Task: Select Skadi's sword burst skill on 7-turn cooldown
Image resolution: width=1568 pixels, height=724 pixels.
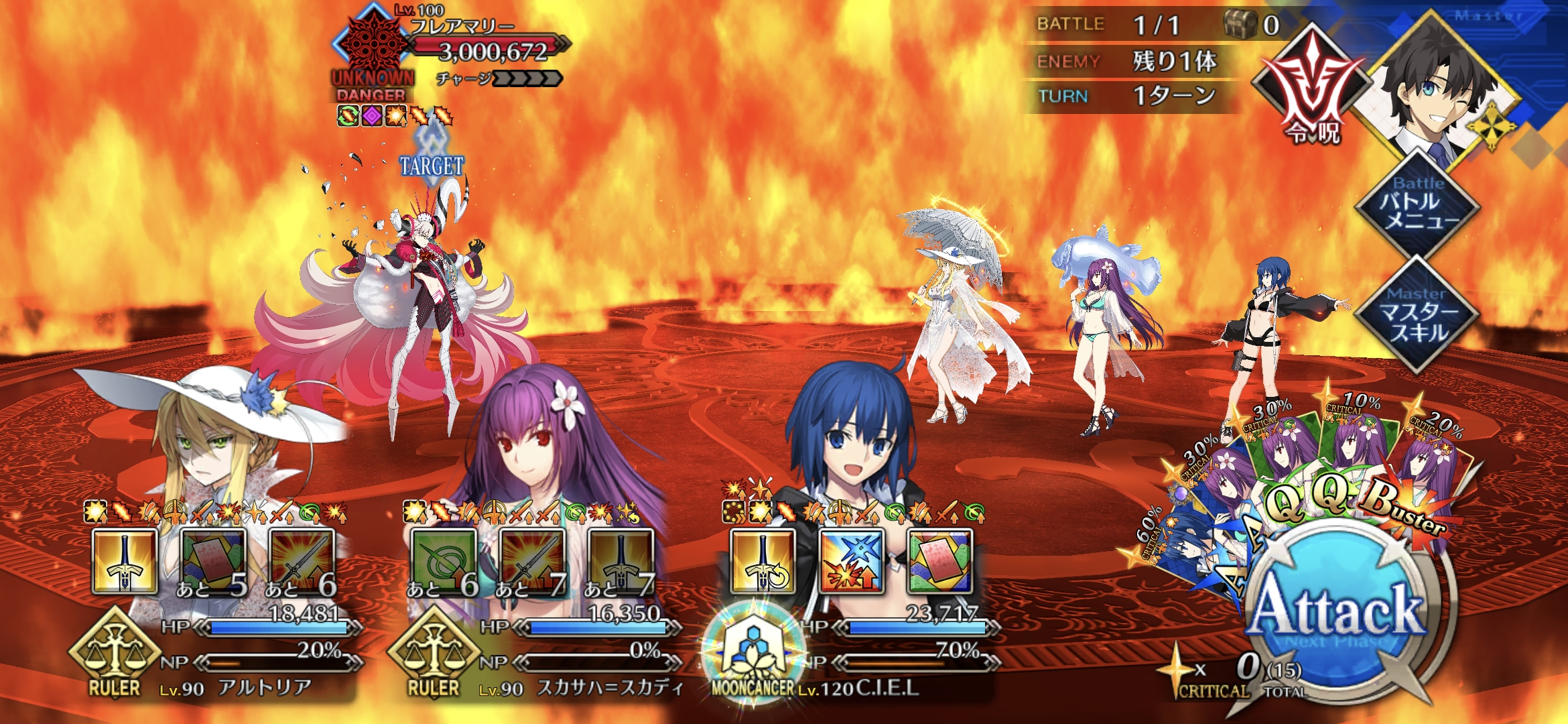Action: tap(532, 562)
